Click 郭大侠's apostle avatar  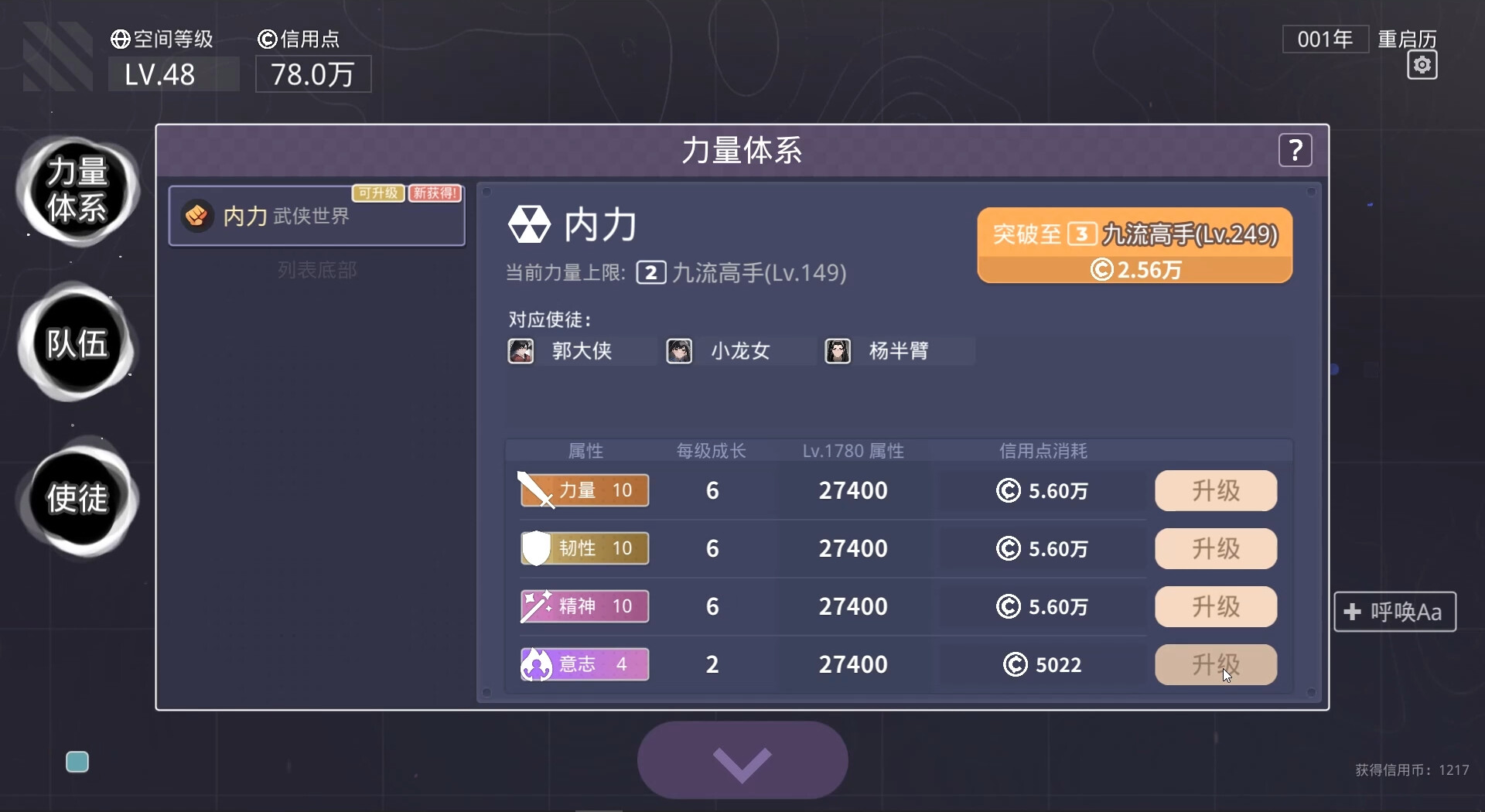tap(521, 351)
